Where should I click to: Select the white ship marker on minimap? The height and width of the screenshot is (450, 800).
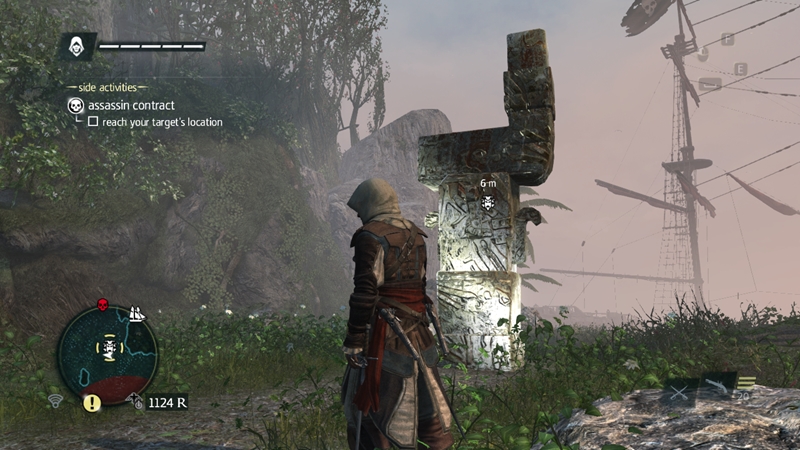(x=138, y=316)
